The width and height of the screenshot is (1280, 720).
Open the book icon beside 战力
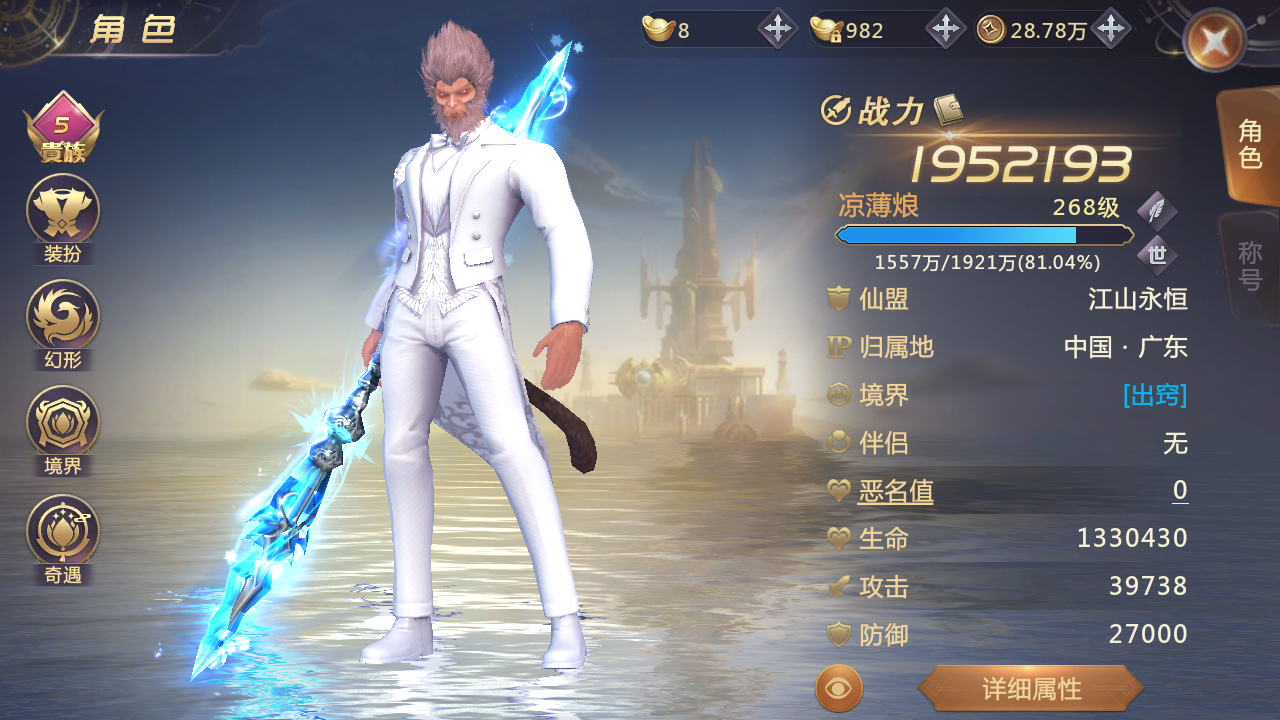(x=947, y=110)
